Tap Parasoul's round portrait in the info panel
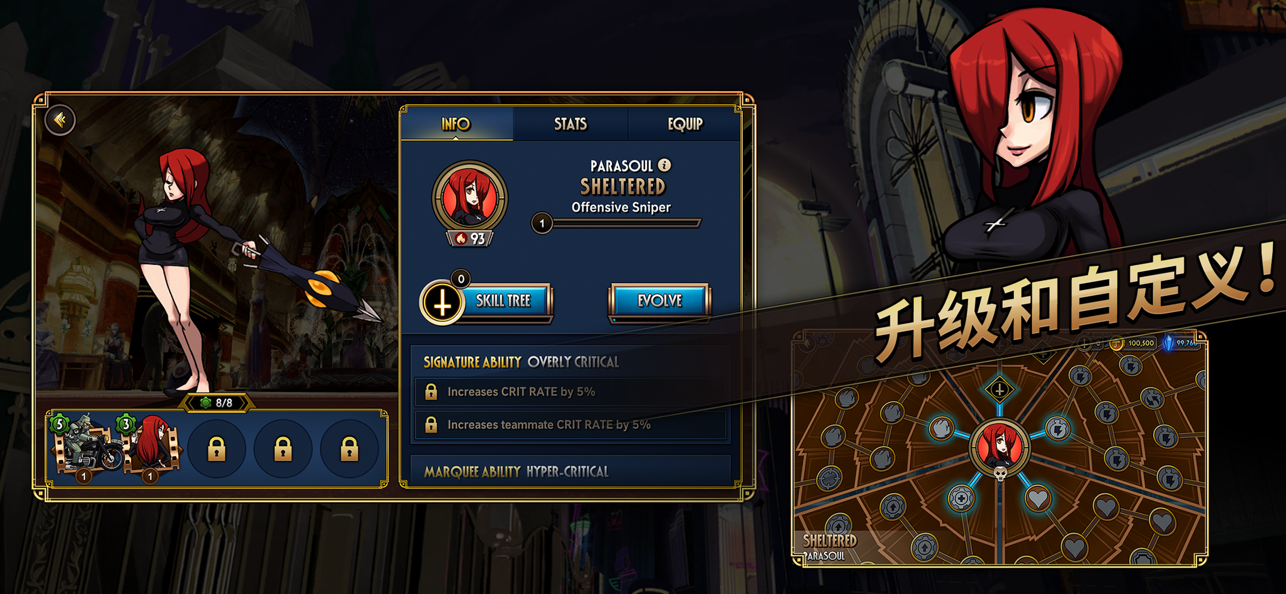 (469, 198)
